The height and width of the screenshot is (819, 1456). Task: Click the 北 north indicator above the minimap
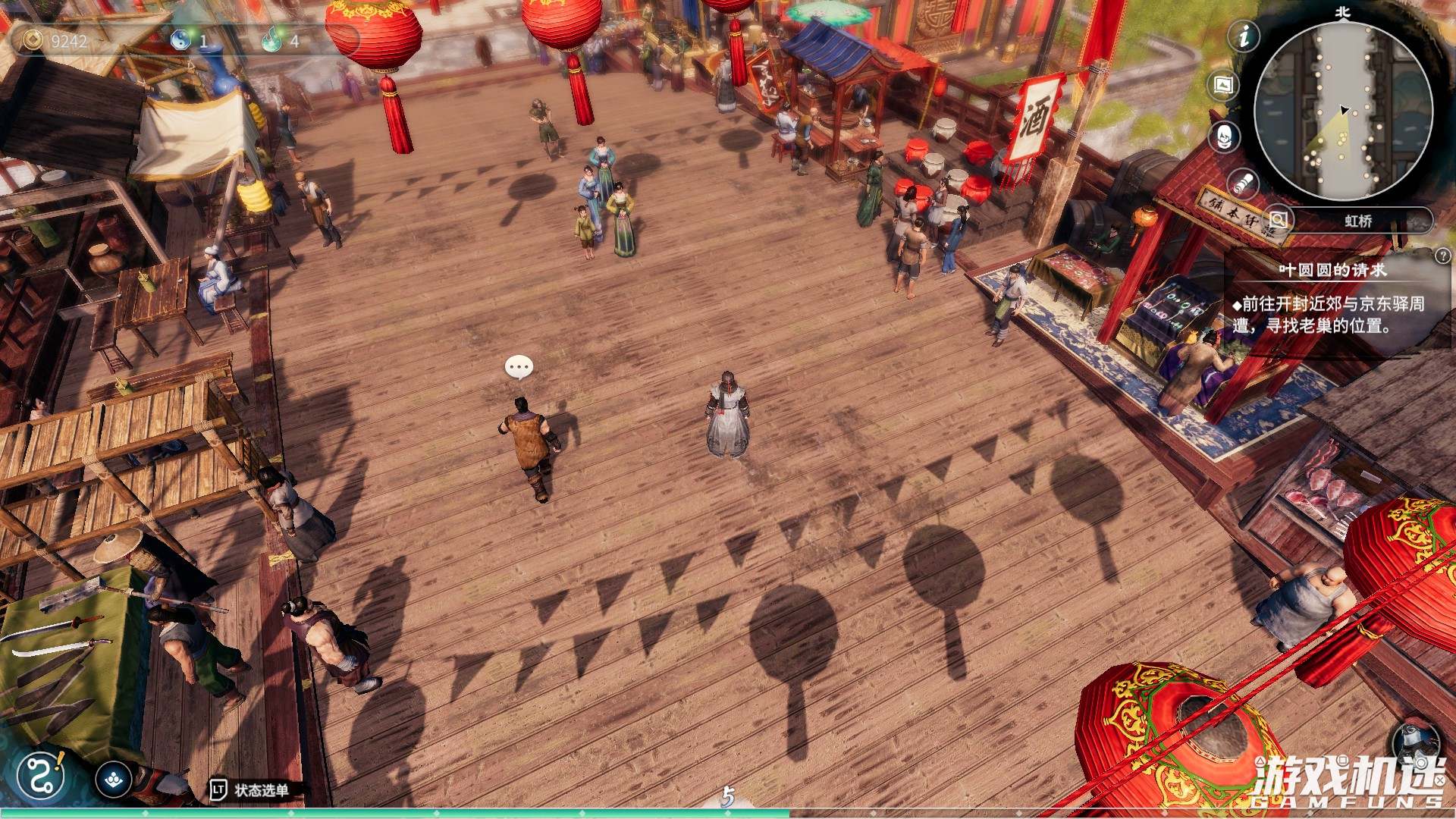click(x=1342, y=11)
